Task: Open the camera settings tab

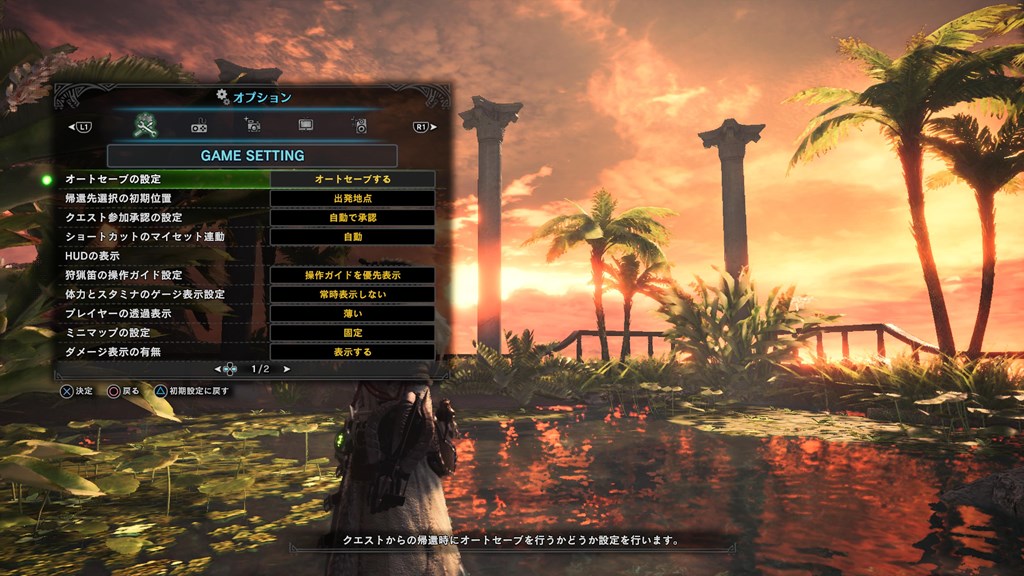Action: (252, 126)
